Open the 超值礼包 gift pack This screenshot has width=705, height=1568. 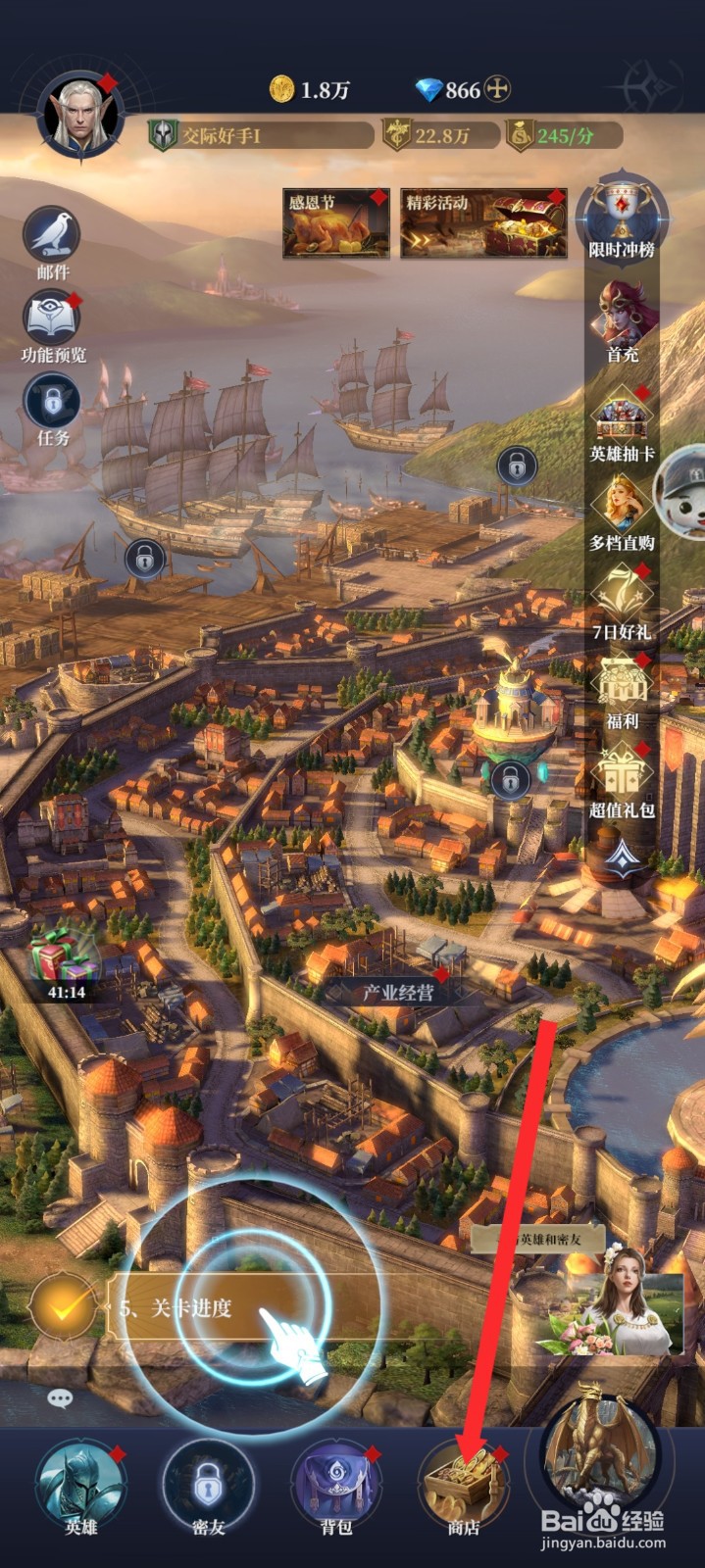pos(623,779)
